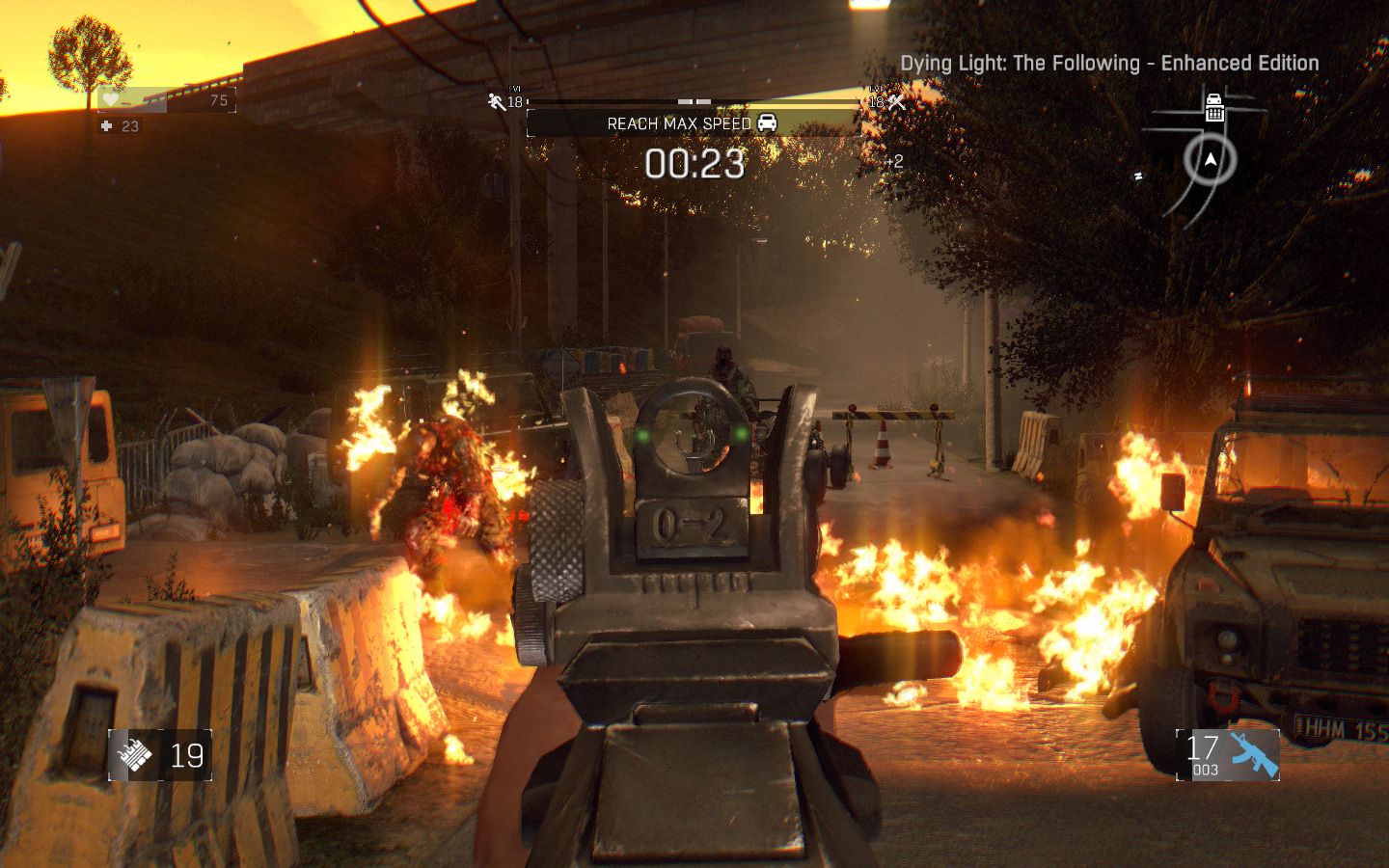Screen dimensions: 1389x868
Task: Click the crossed tools power level icon
Action: pyautogui.click(x=896, y=100)
